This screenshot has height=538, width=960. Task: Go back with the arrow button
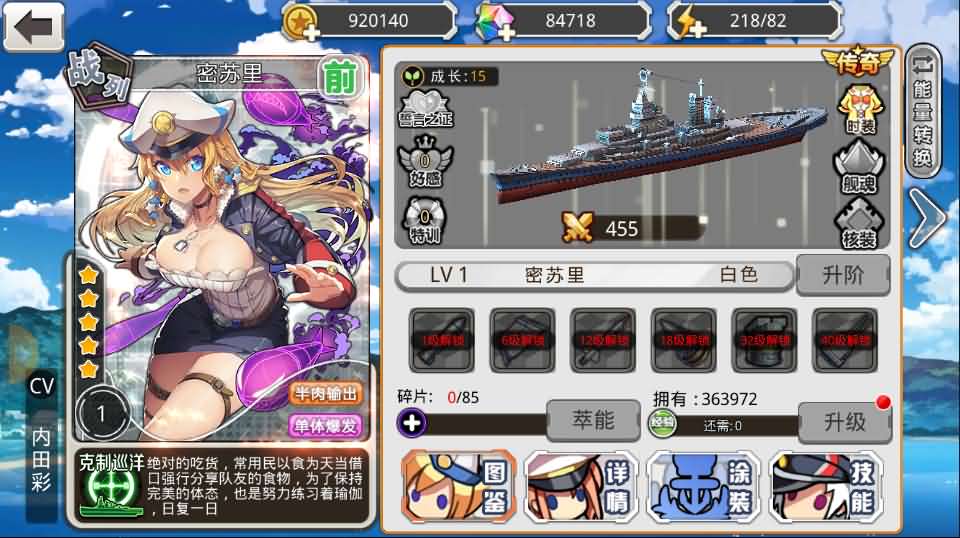point(33,27)
